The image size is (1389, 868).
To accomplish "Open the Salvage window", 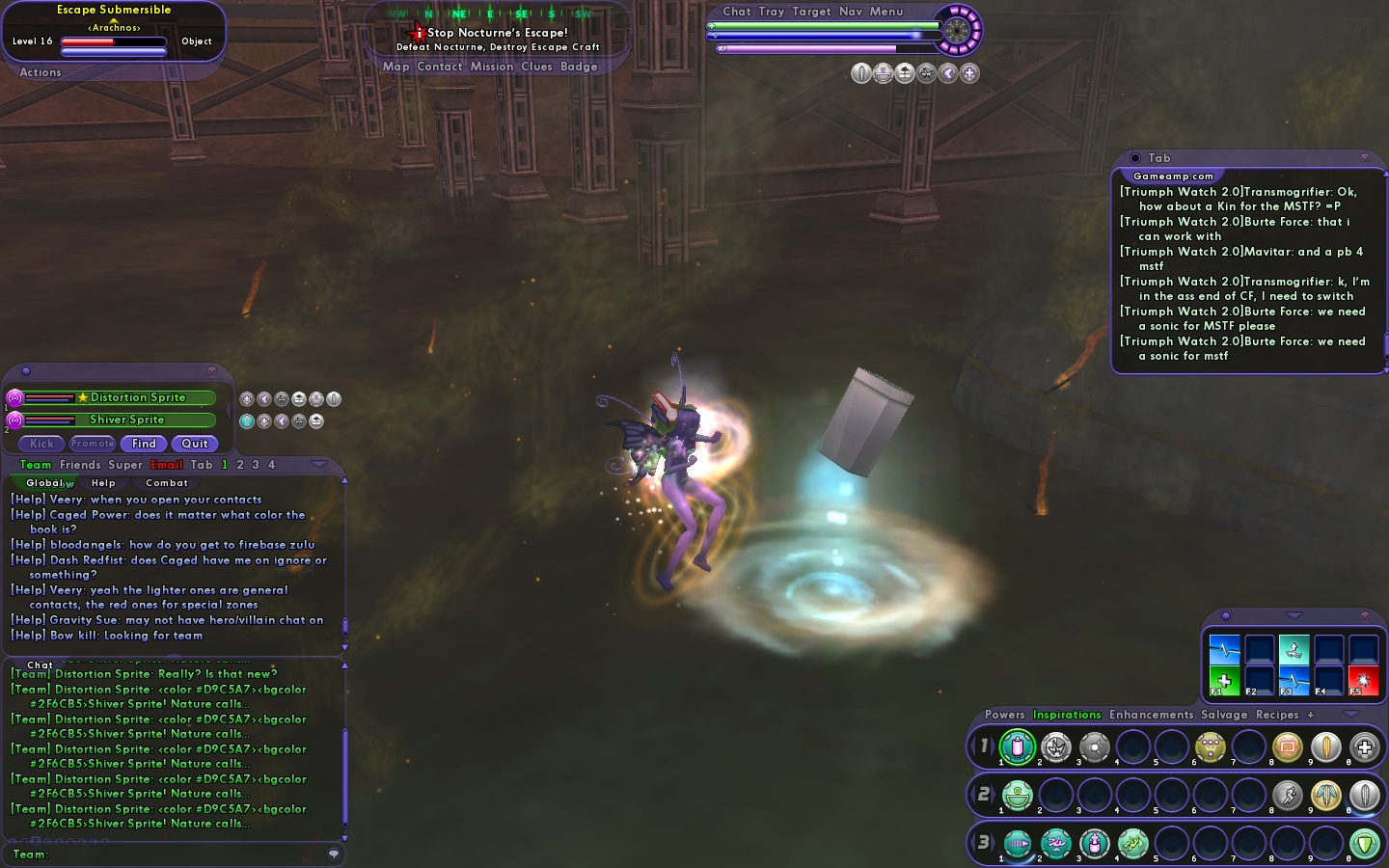I will pos(1224,715).
